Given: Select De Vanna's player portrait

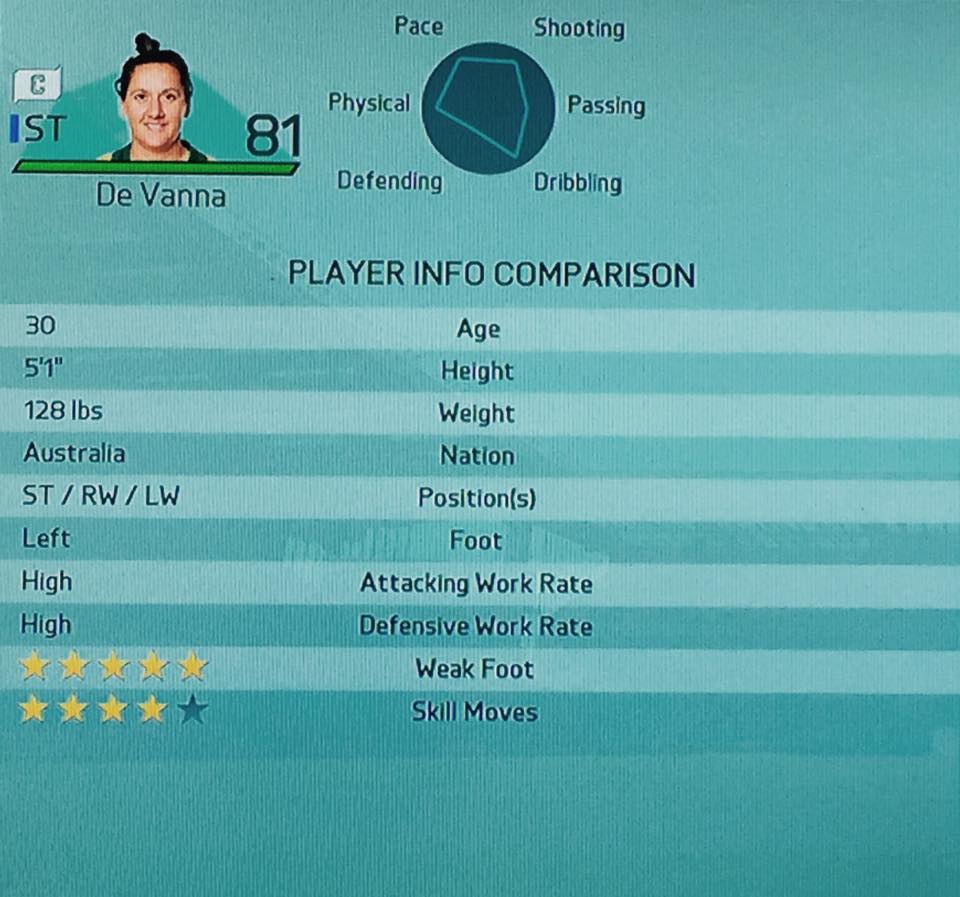Looking at the screenshot, I should [x=154, y=100].
